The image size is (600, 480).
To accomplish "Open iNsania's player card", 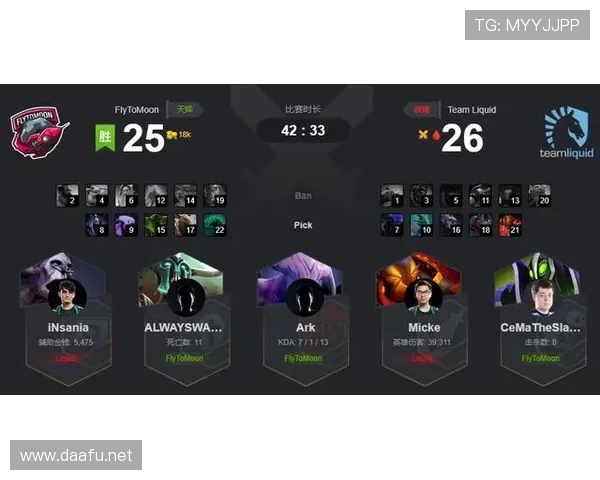I will pos(68,310).
